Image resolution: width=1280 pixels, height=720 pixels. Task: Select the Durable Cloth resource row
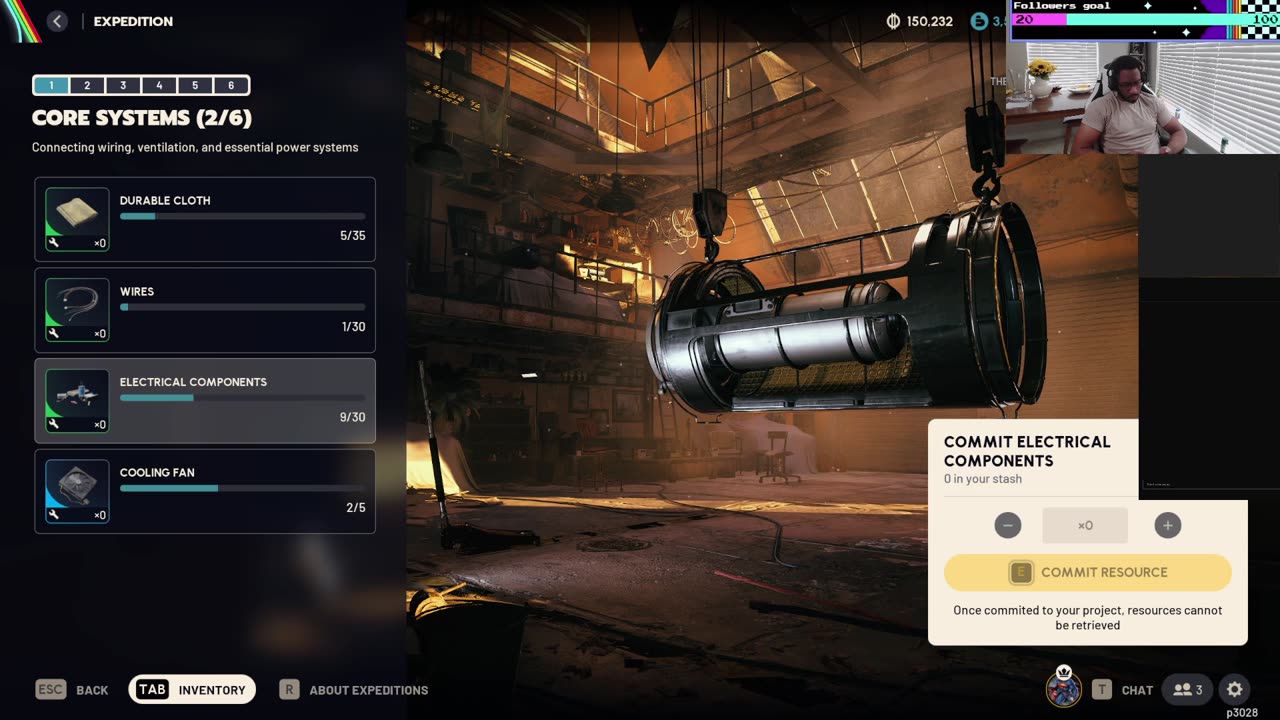pyautogui.click(x=205, y=219)
